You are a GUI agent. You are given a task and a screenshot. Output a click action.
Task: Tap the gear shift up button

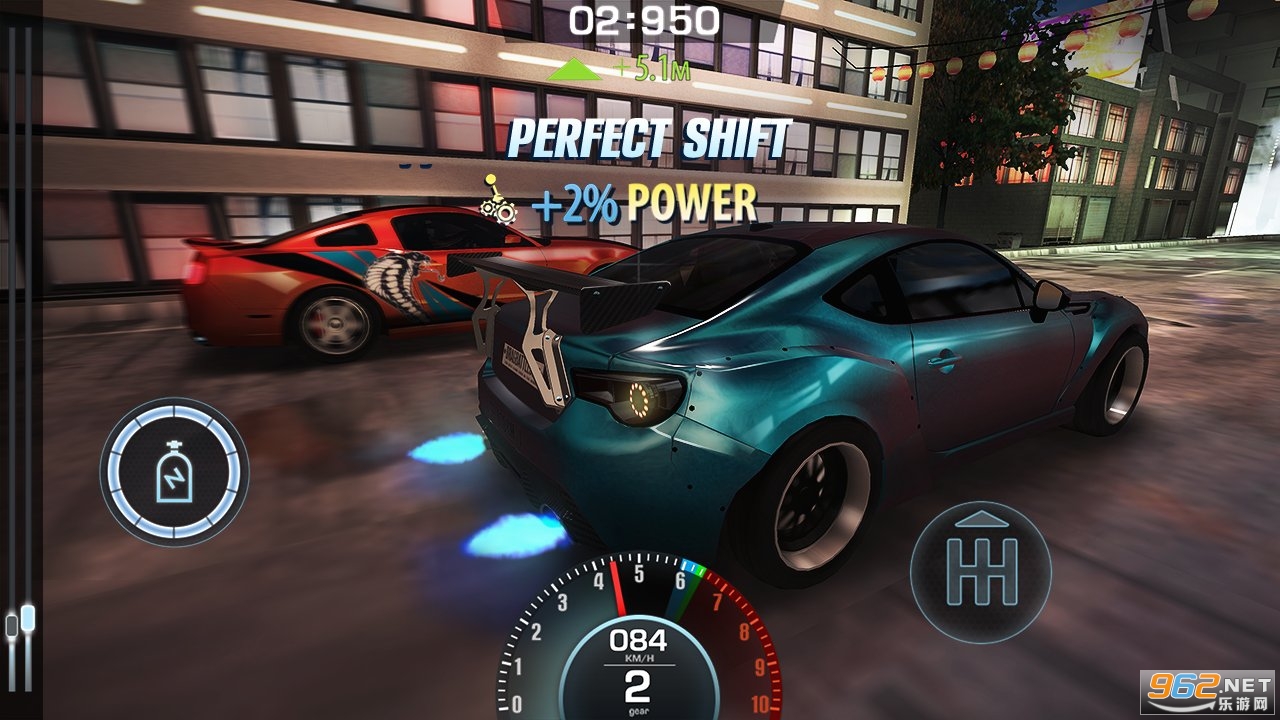point(980,571)
